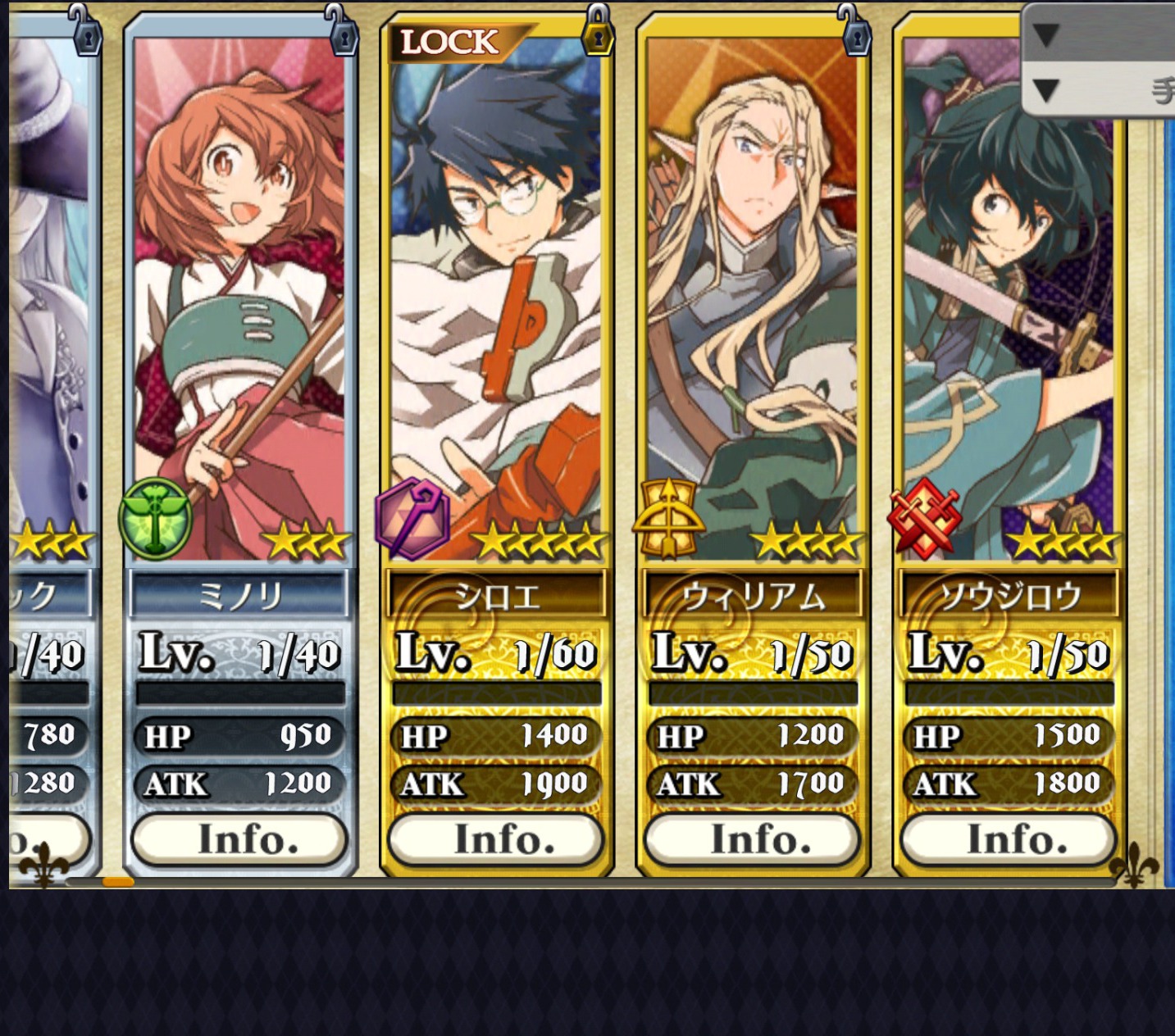Click the orange horizontal scrollbar thumb
Image resolution: width=1175 pixels, height=1036 pixels.
118,882
